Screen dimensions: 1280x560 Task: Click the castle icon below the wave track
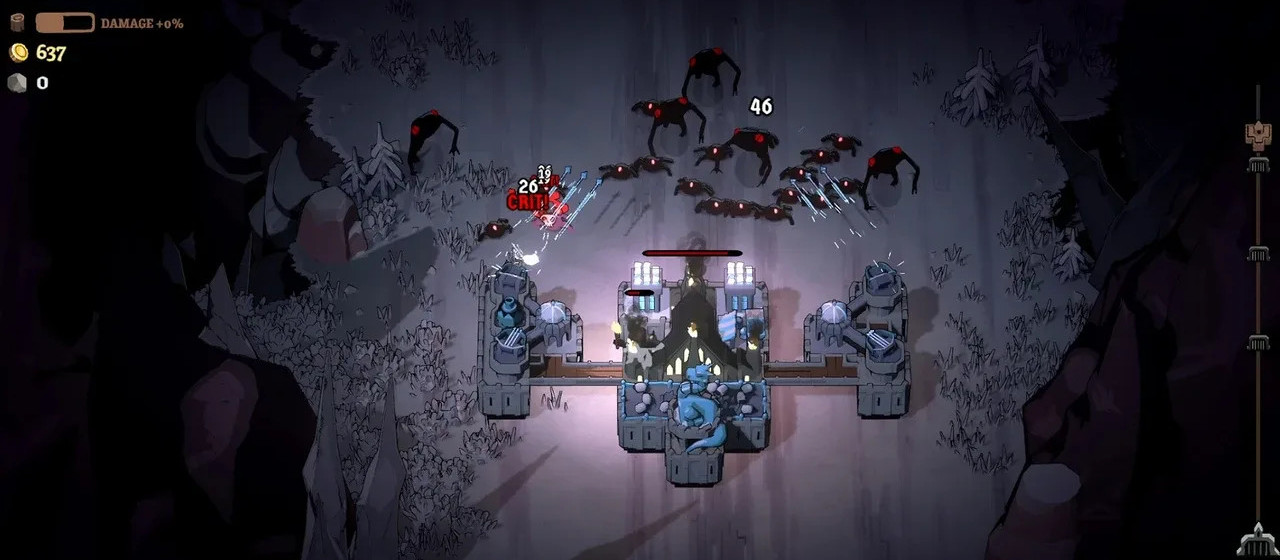pos(1255,541)
